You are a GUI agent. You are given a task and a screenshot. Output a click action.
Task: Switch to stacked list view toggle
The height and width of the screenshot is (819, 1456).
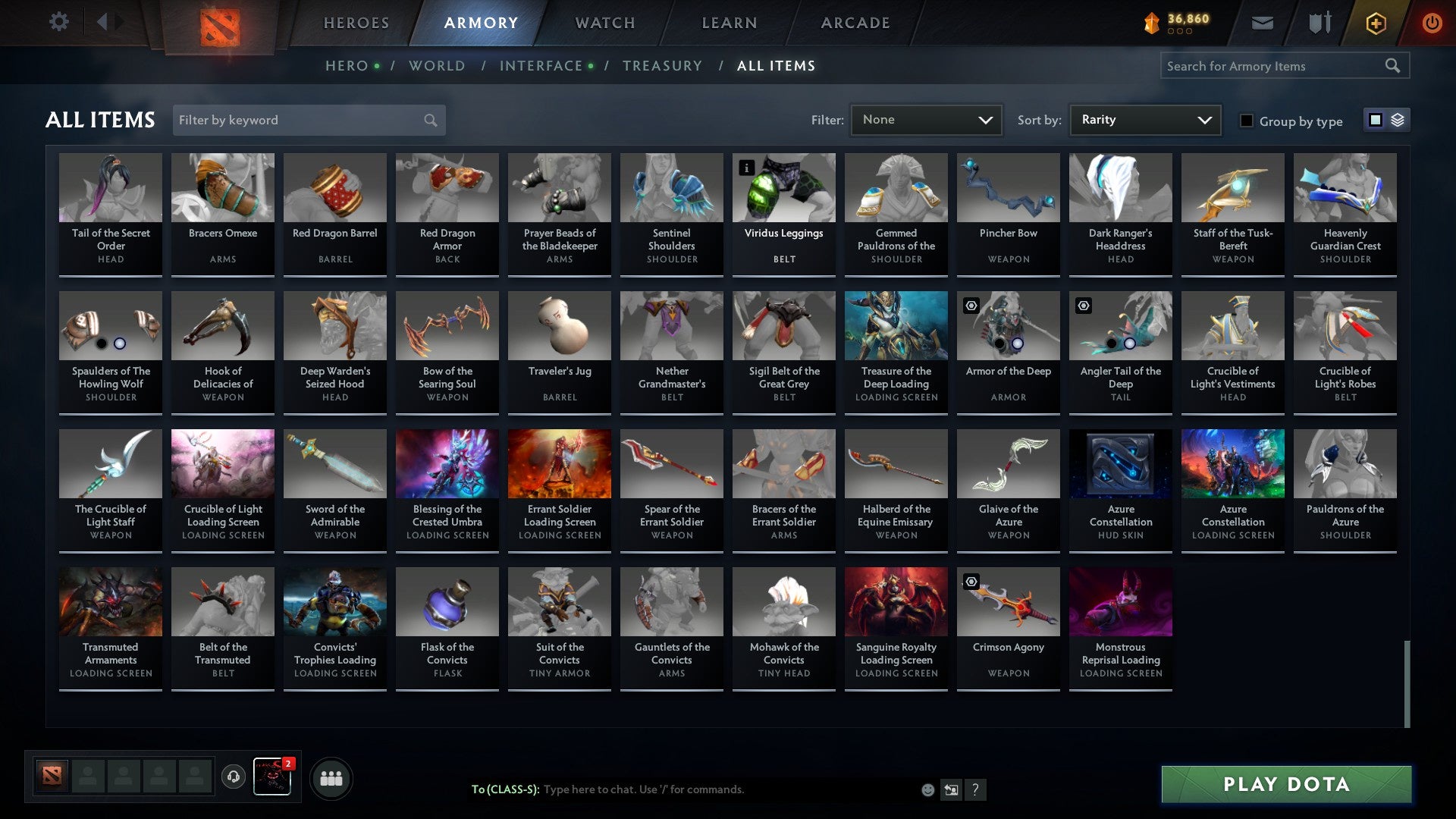(x=1398, y=120)
